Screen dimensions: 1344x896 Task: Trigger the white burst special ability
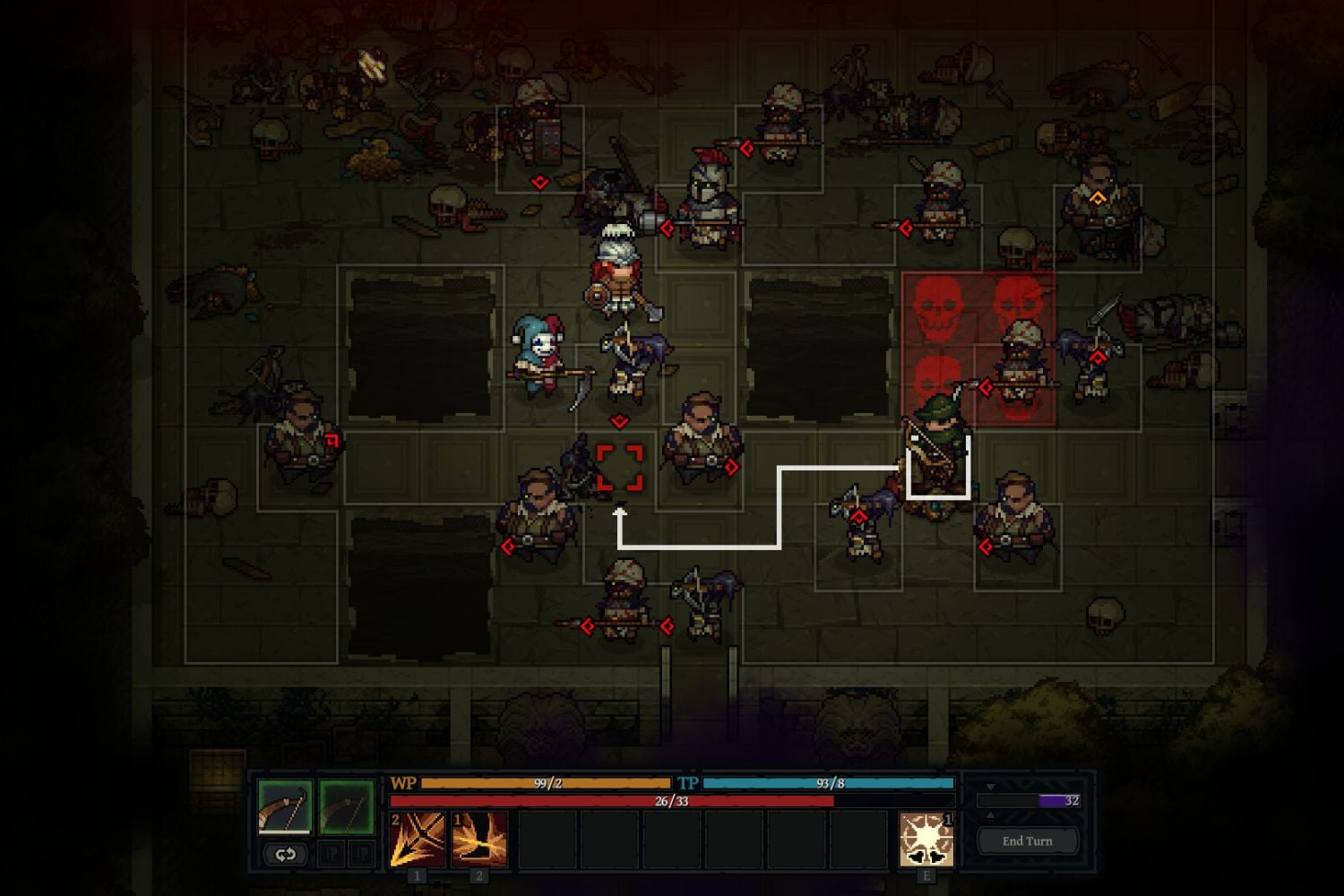926,839
